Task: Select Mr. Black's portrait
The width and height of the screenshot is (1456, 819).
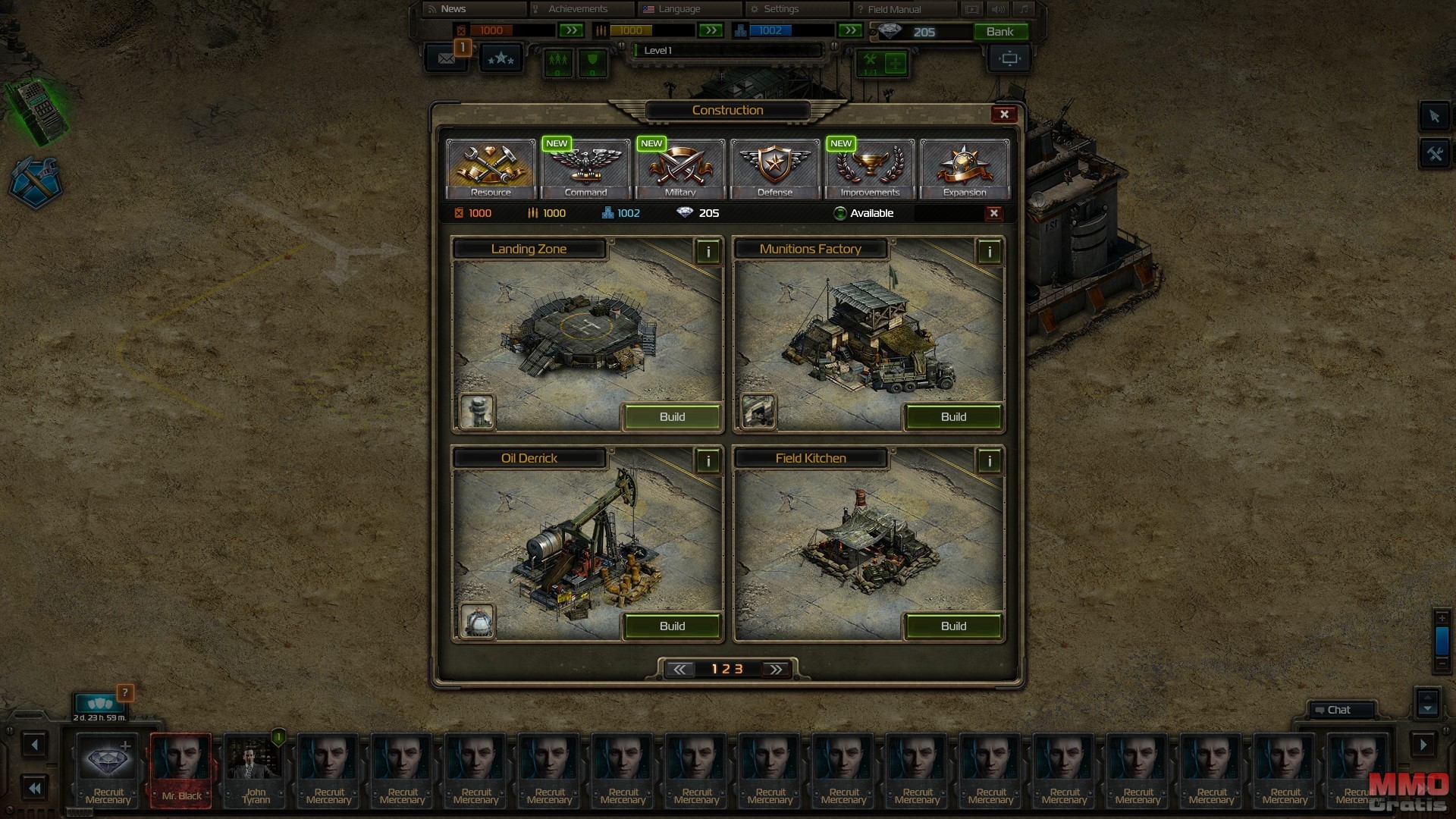Action: (x=181, y=768)
